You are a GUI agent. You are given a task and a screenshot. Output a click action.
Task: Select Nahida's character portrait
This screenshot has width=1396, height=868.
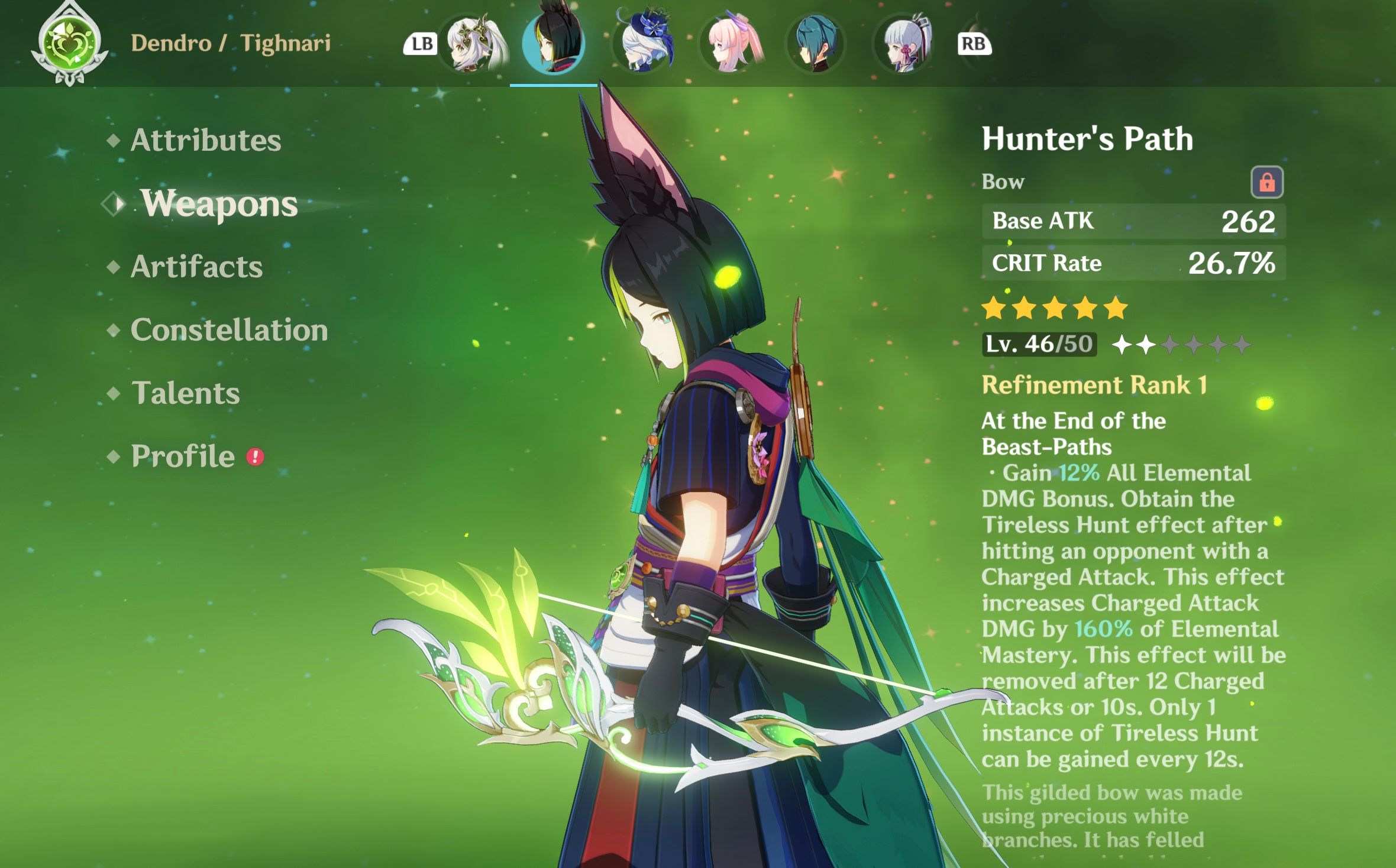click(473, 43)
